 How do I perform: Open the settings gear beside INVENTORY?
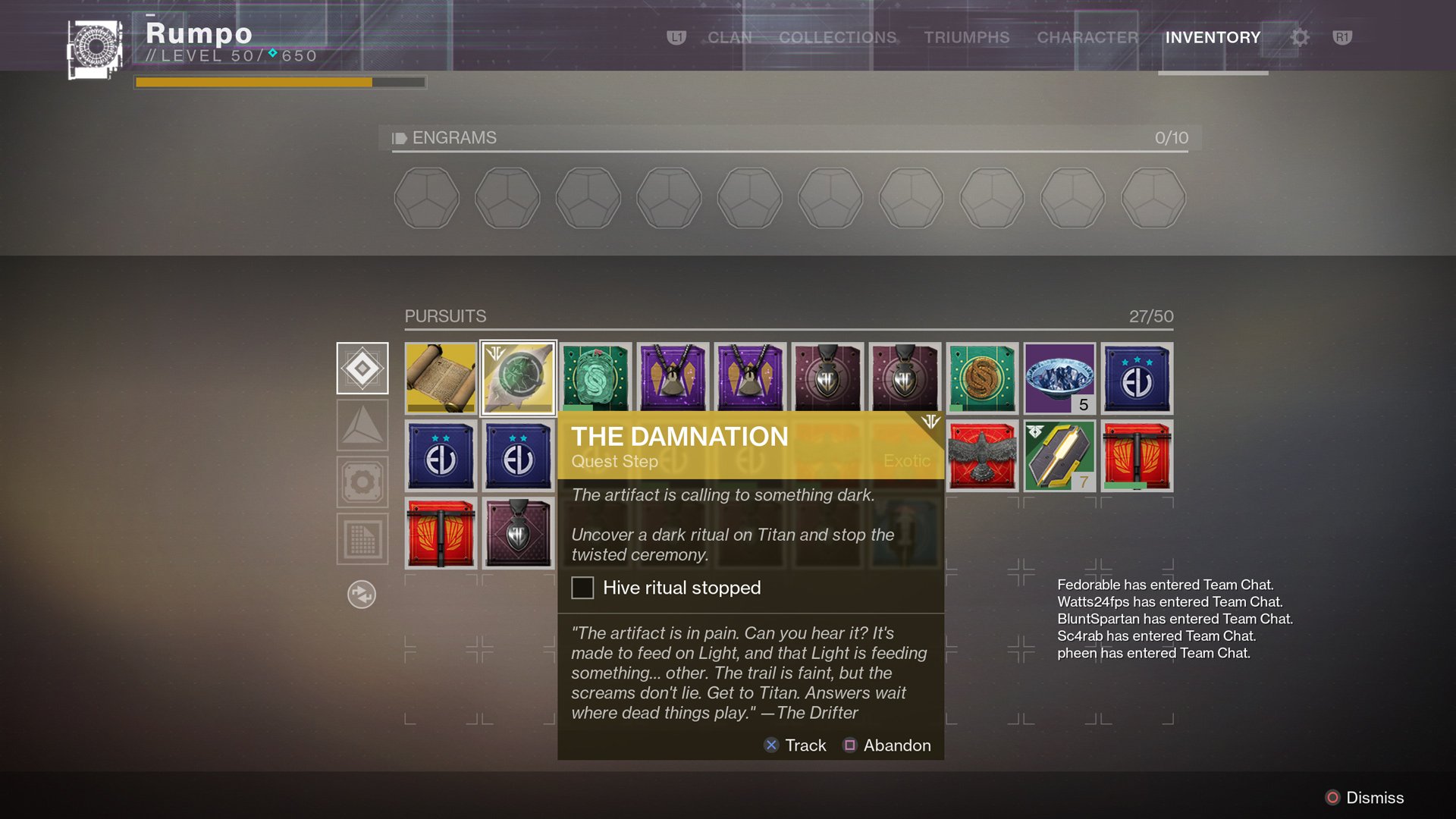click(x=1298, y=36)
